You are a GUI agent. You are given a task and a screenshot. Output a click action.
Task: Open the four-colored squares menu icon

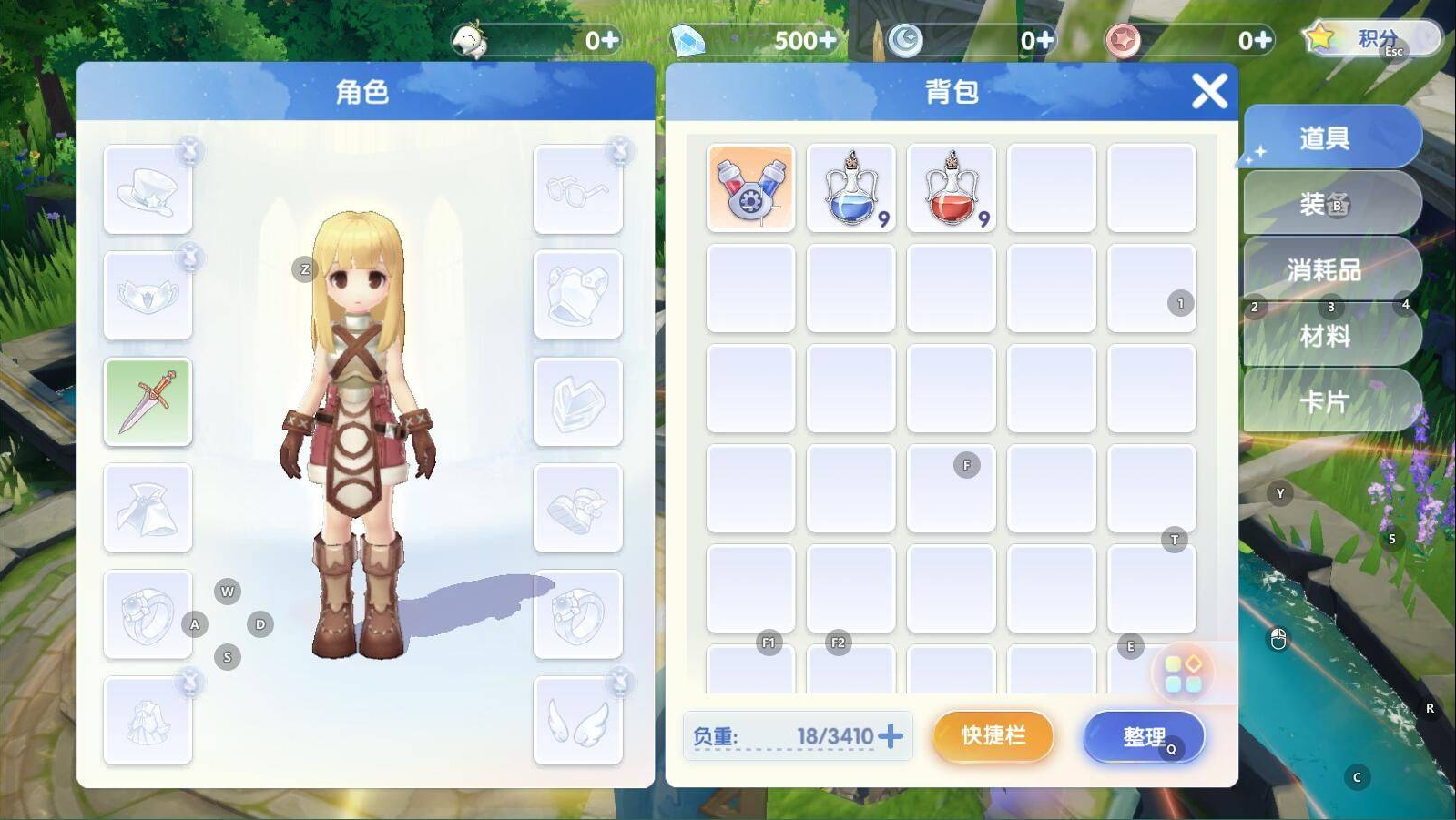point(1183,673)
